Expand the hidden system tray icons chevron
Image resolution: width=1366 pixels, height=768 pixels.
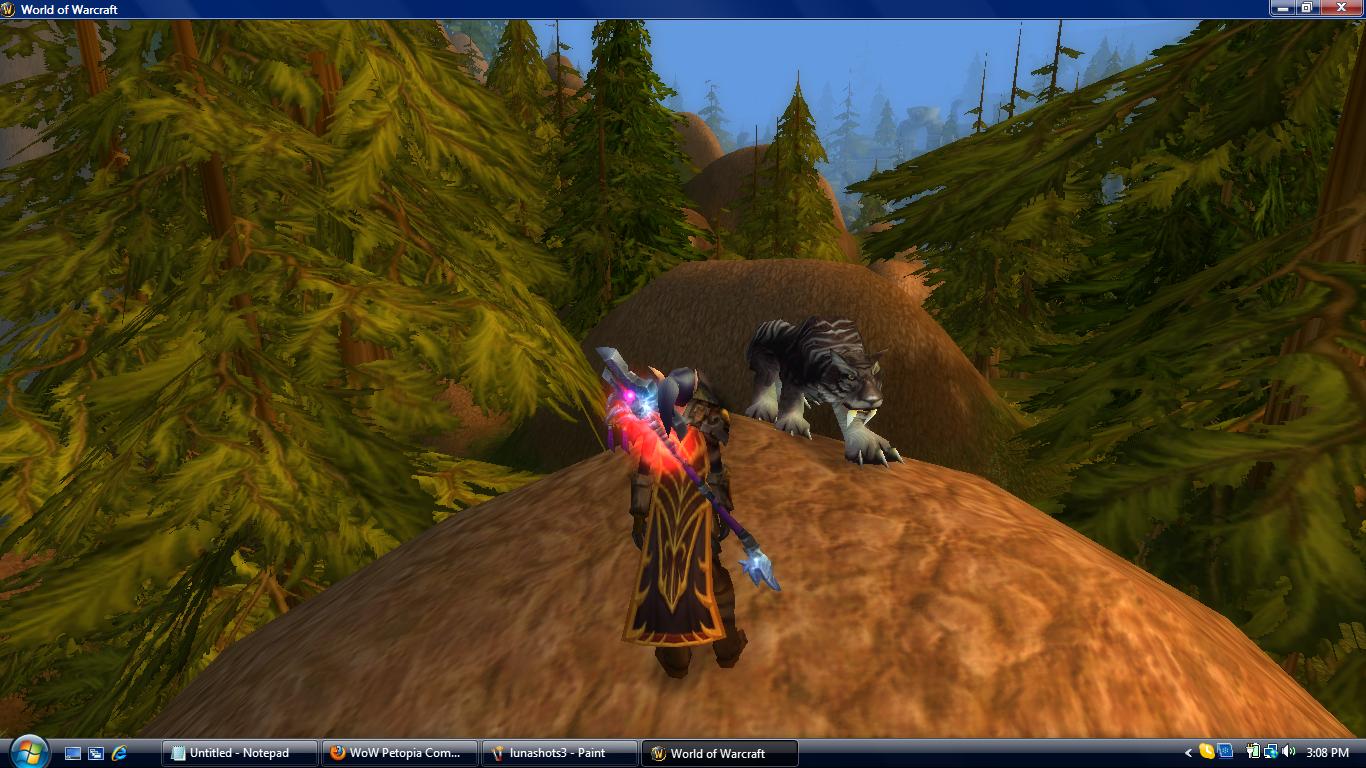click(x=1189, y=753)
